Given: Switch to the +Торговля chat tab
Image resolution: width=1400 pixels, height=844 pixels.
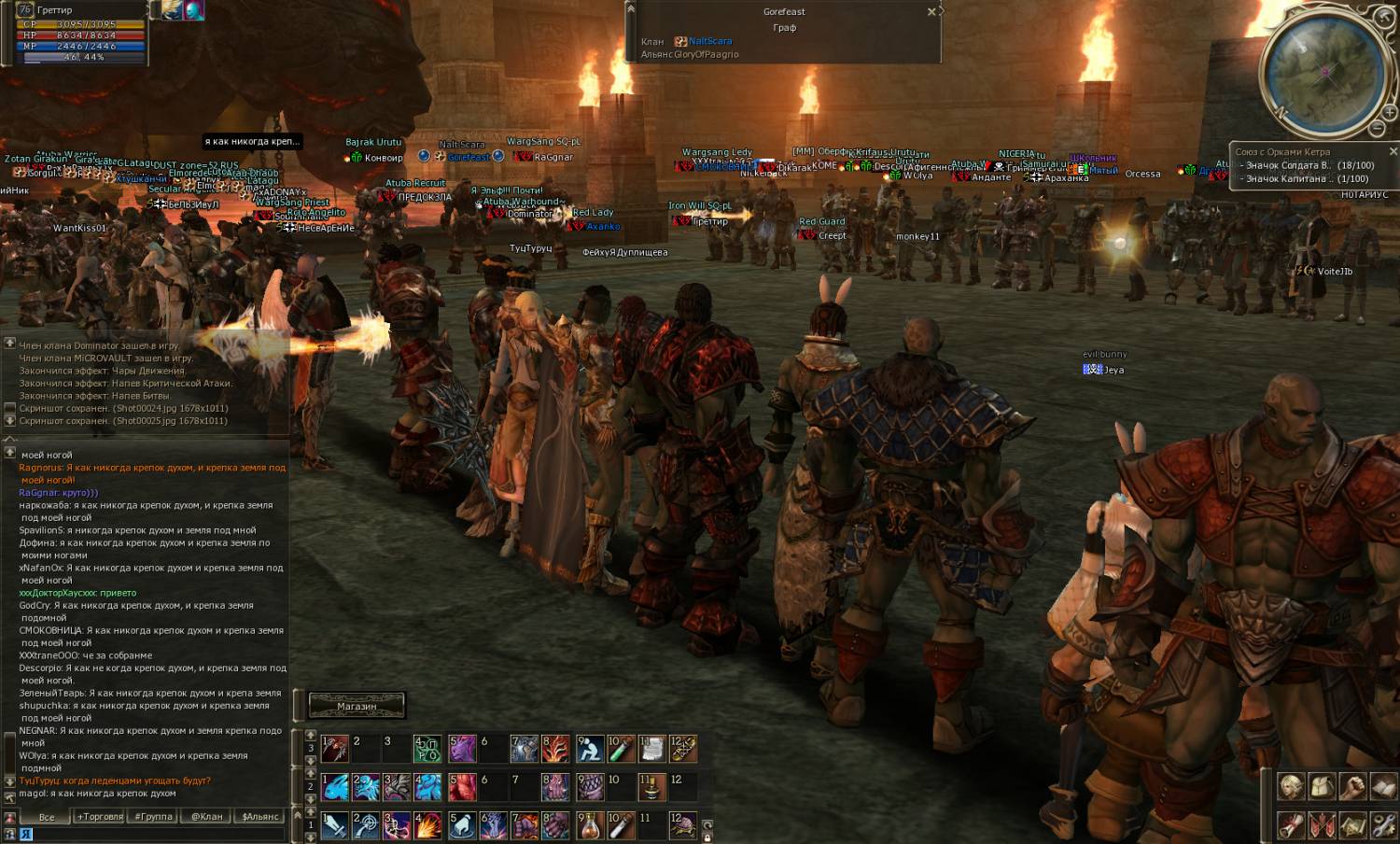Looking at the screenshot, I should [100, 817].
